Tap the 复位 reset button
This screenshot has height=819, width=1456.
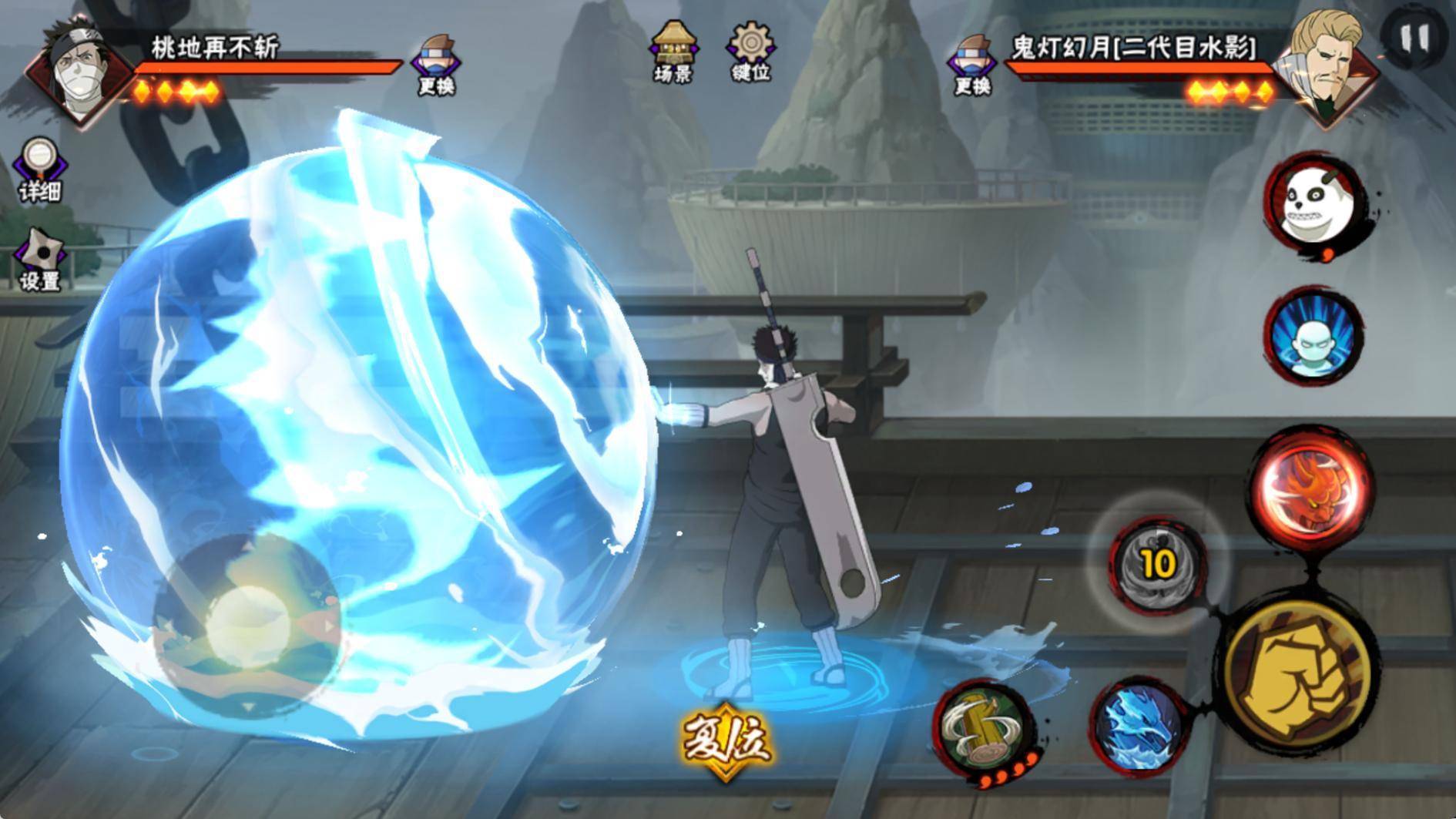point(725,740)
